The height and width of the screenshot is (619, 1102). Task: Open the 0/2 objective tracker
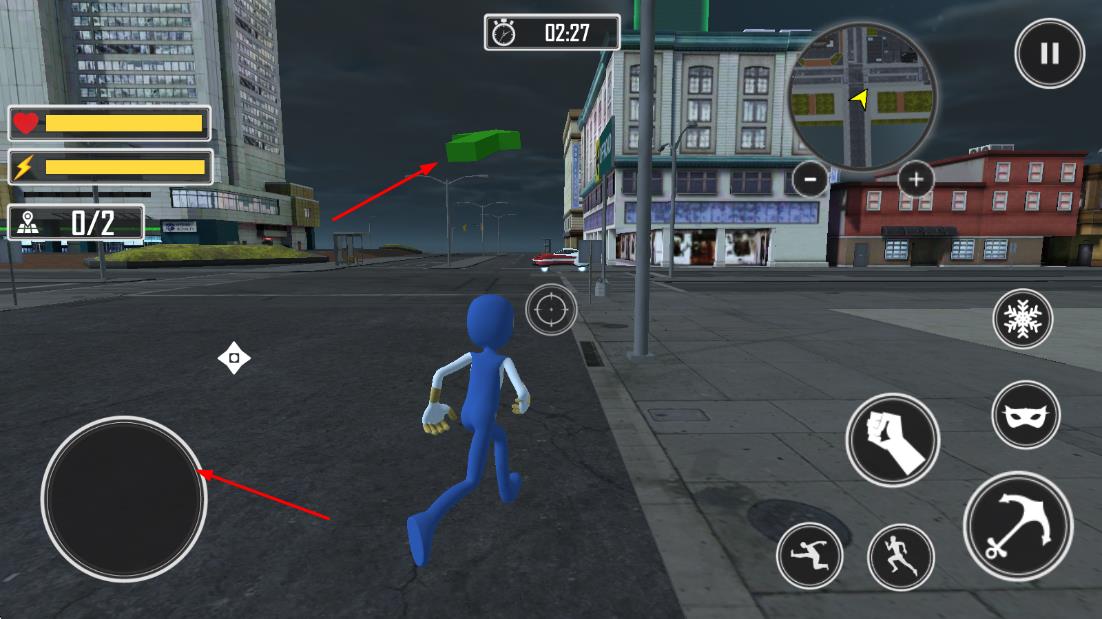point(77,222)
